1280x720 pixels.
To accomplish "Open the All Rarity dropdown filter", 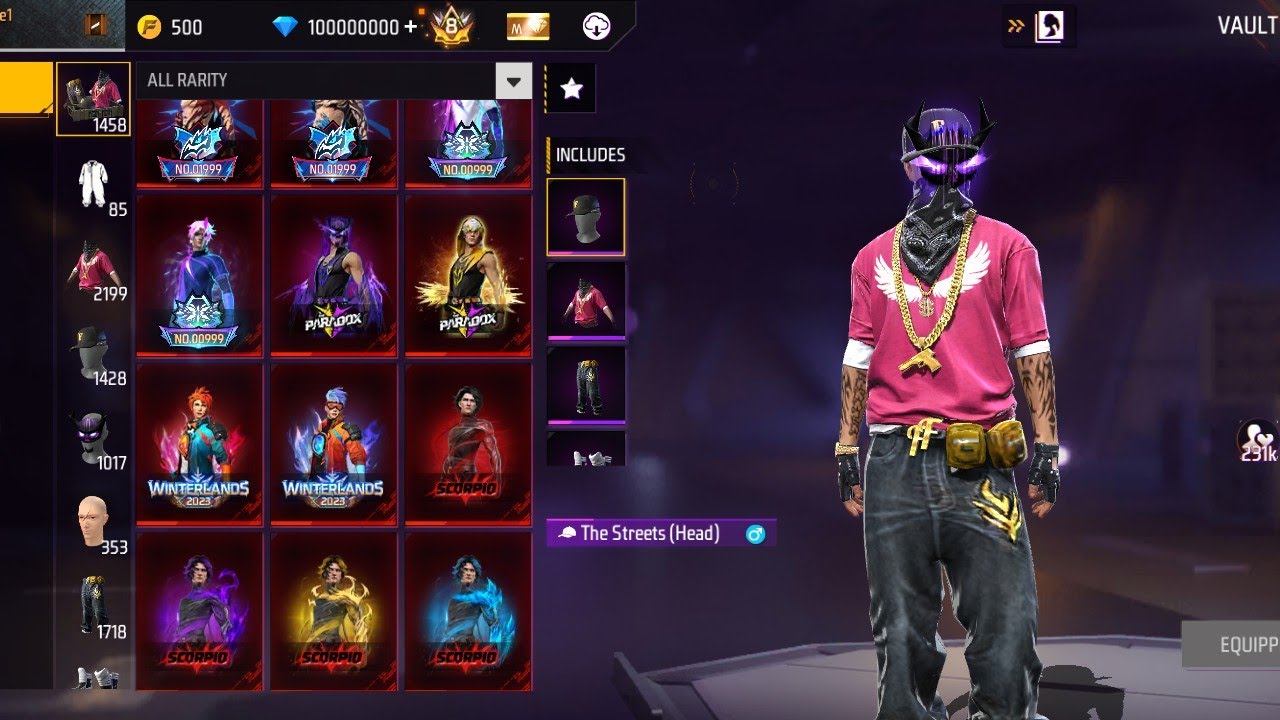I will (515, 81).
